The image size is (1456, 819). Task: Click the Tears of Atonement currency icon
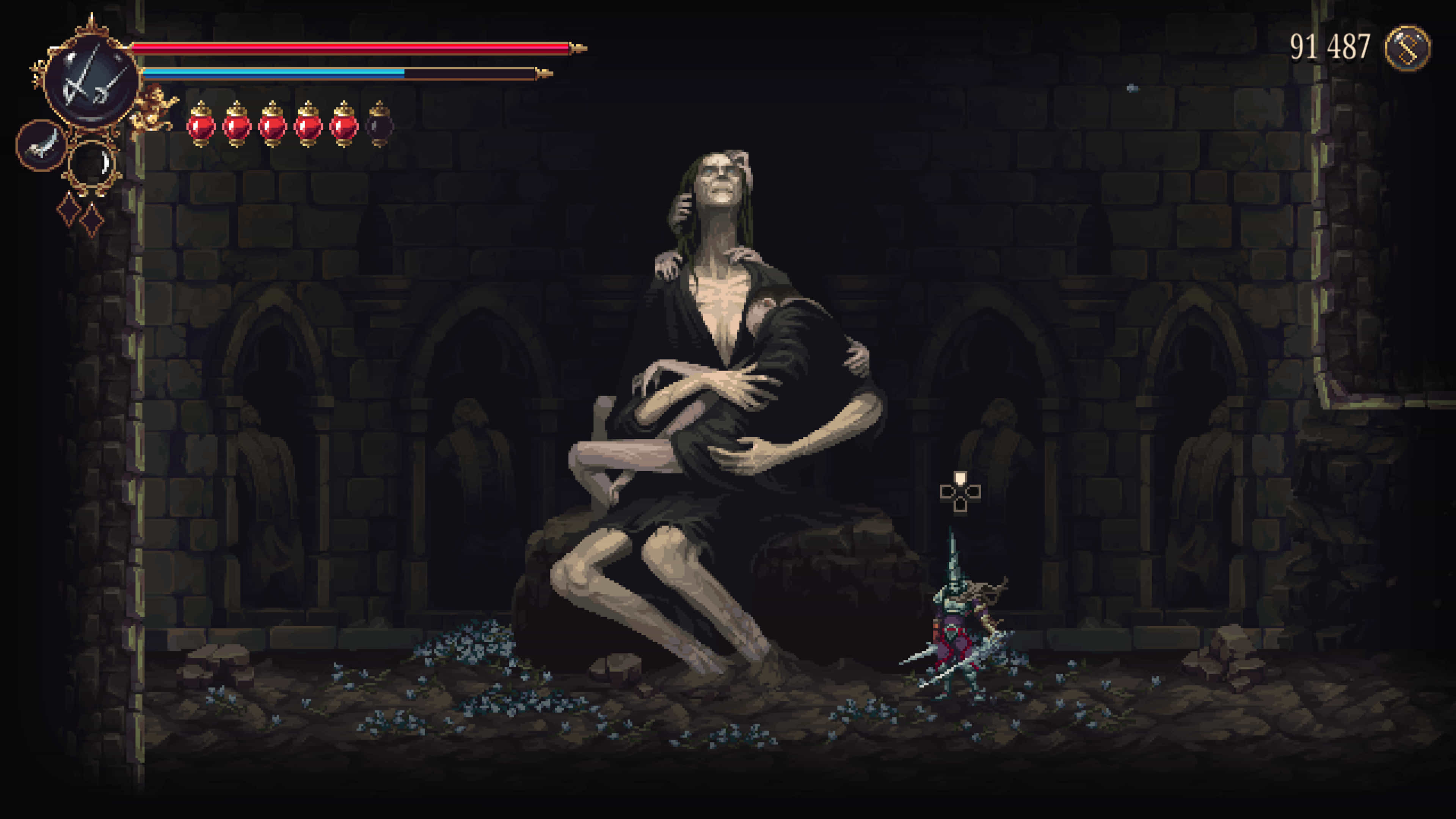[x=1407, y=47]
